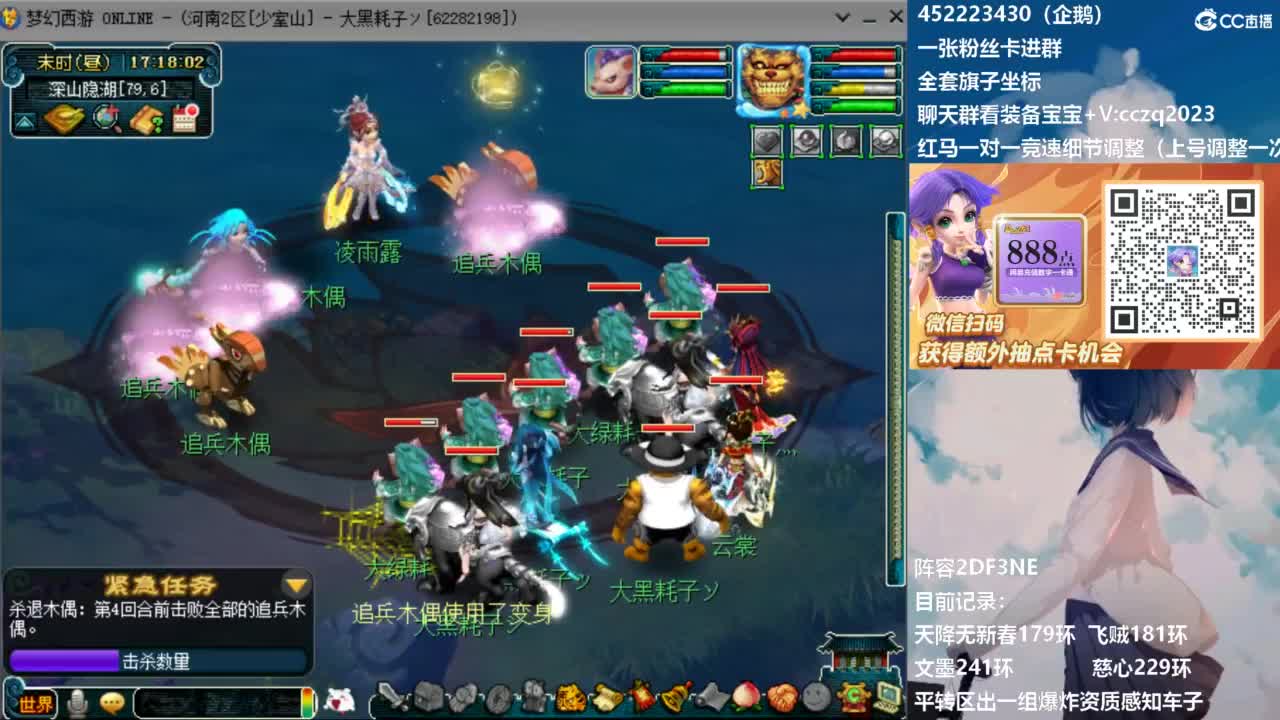Open the world map magnifier icon
Image resolution: width=1280 pixels, height=720 pixels.
tap(106, 117)
